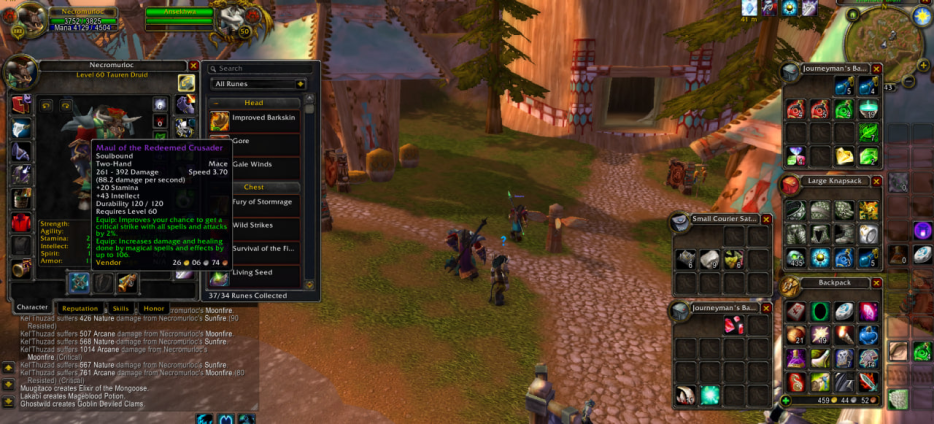934x424 pixels.
Task: Collapse the Head rune category header
Action: [254, 103]
